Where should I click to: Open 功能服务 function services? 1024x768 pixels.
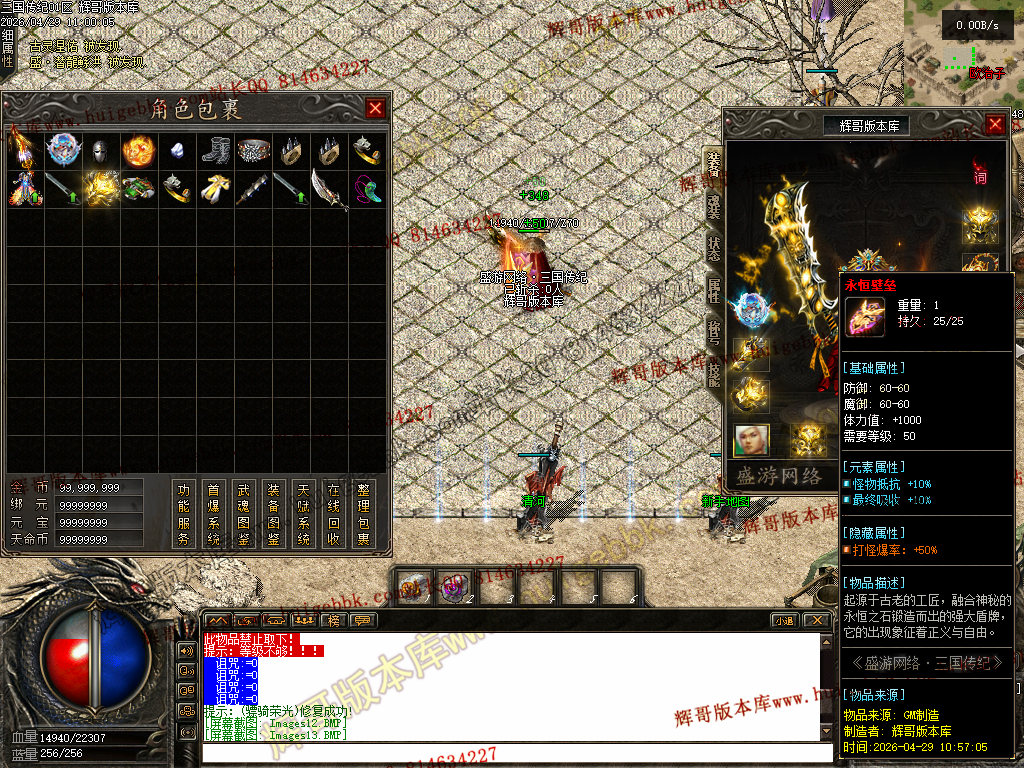(x=184, y=514)
